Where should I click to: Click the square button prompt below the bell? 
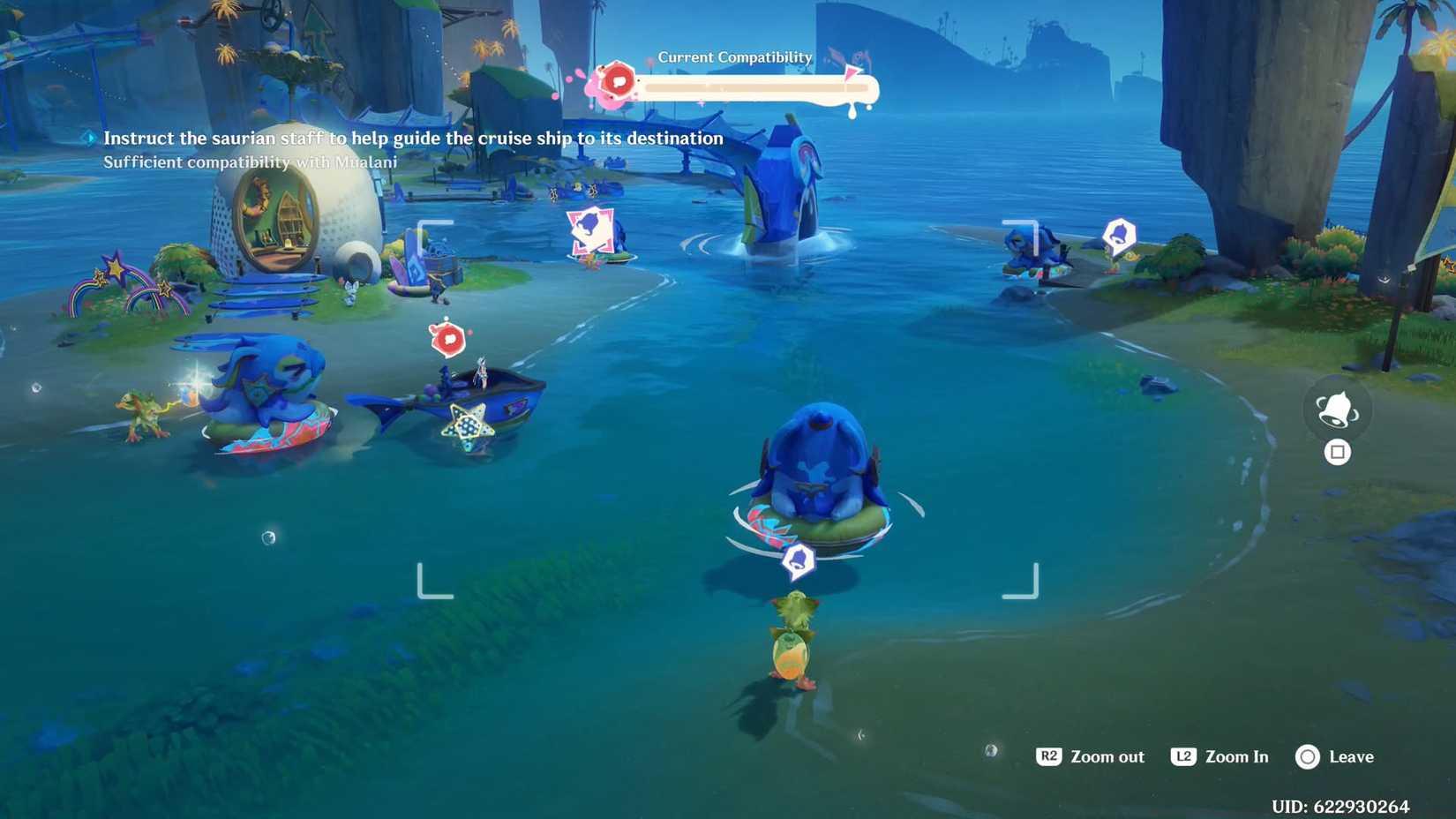click(x=1338, y=452)
